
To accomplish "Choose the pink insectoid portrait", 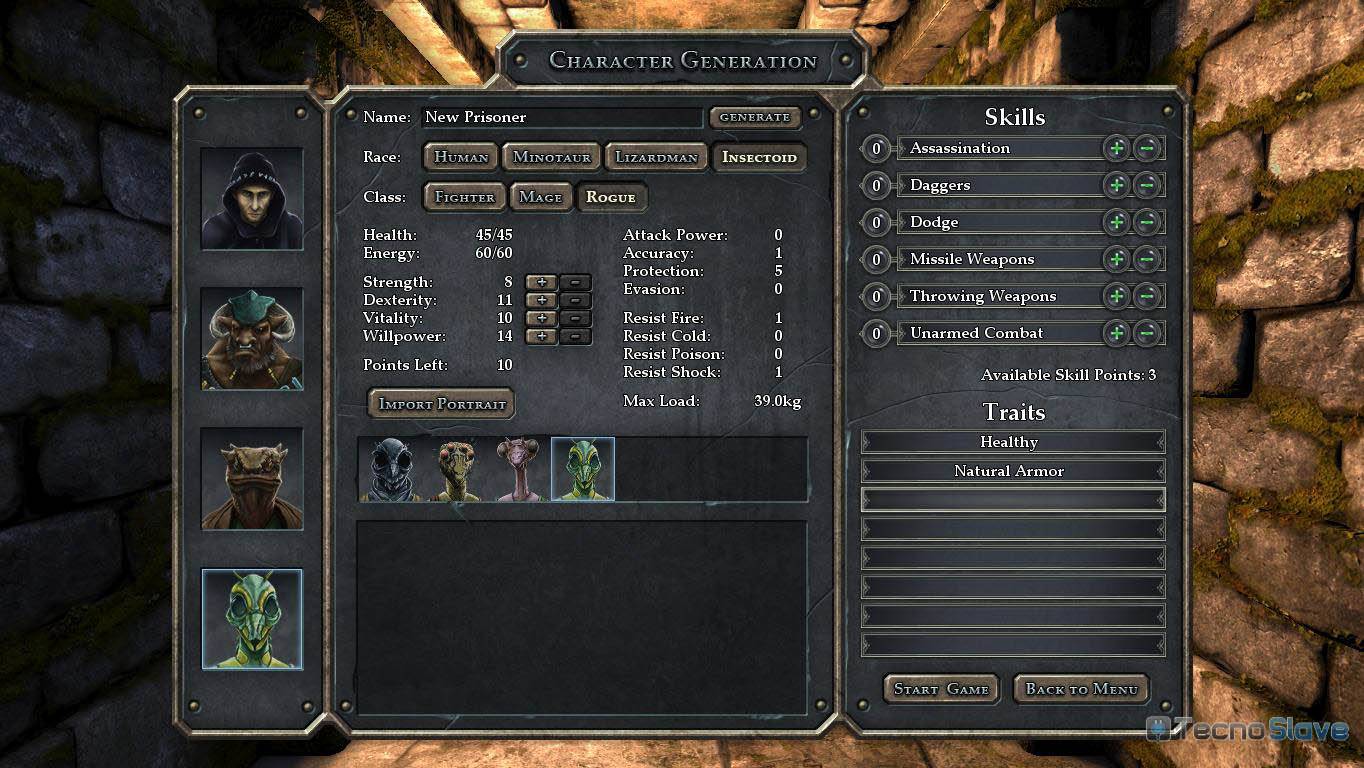I will pyautogui.click(x=519, y=469).
